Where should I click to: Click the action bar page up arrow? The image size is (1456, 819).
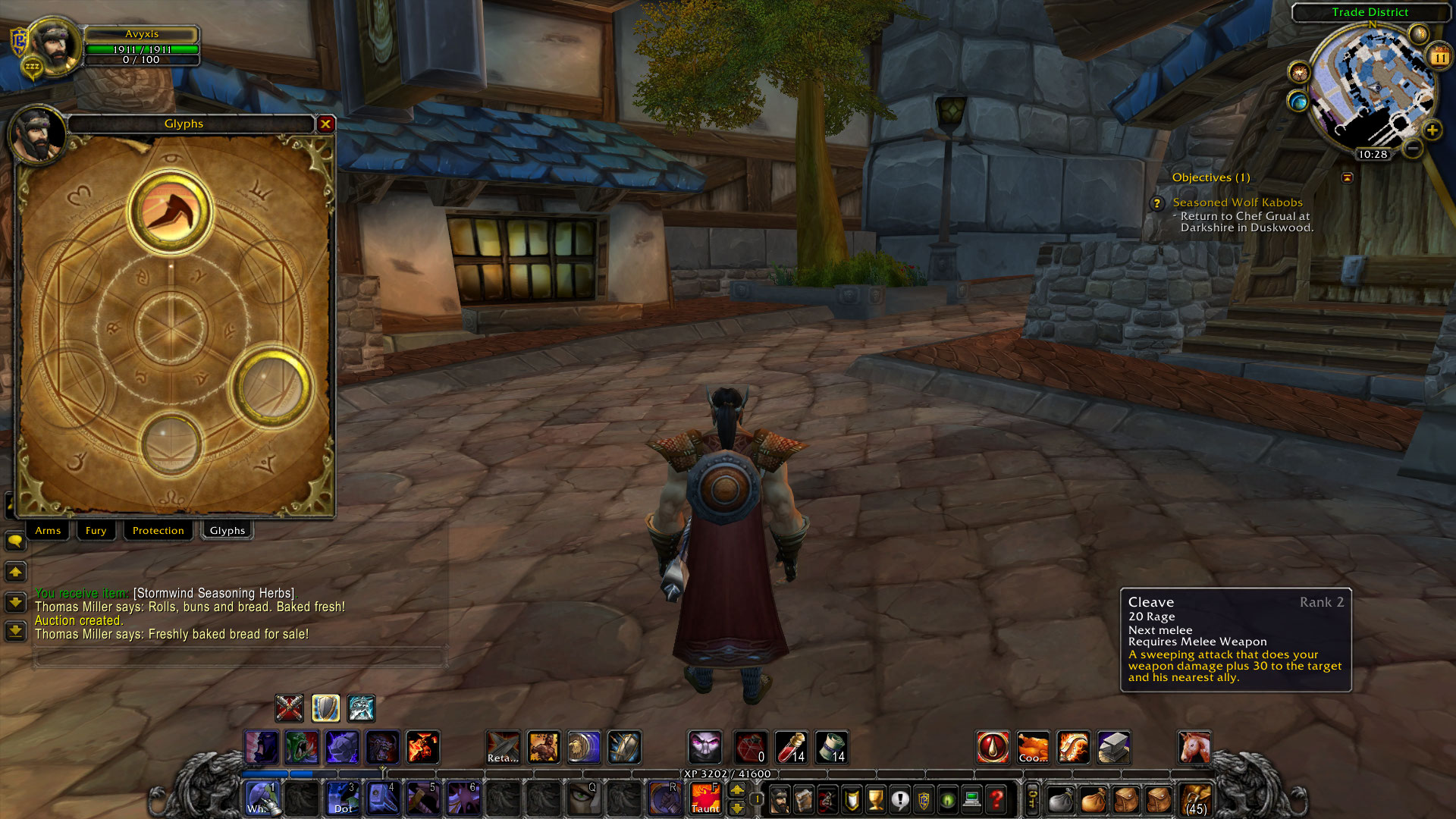[x=737, y=789]
